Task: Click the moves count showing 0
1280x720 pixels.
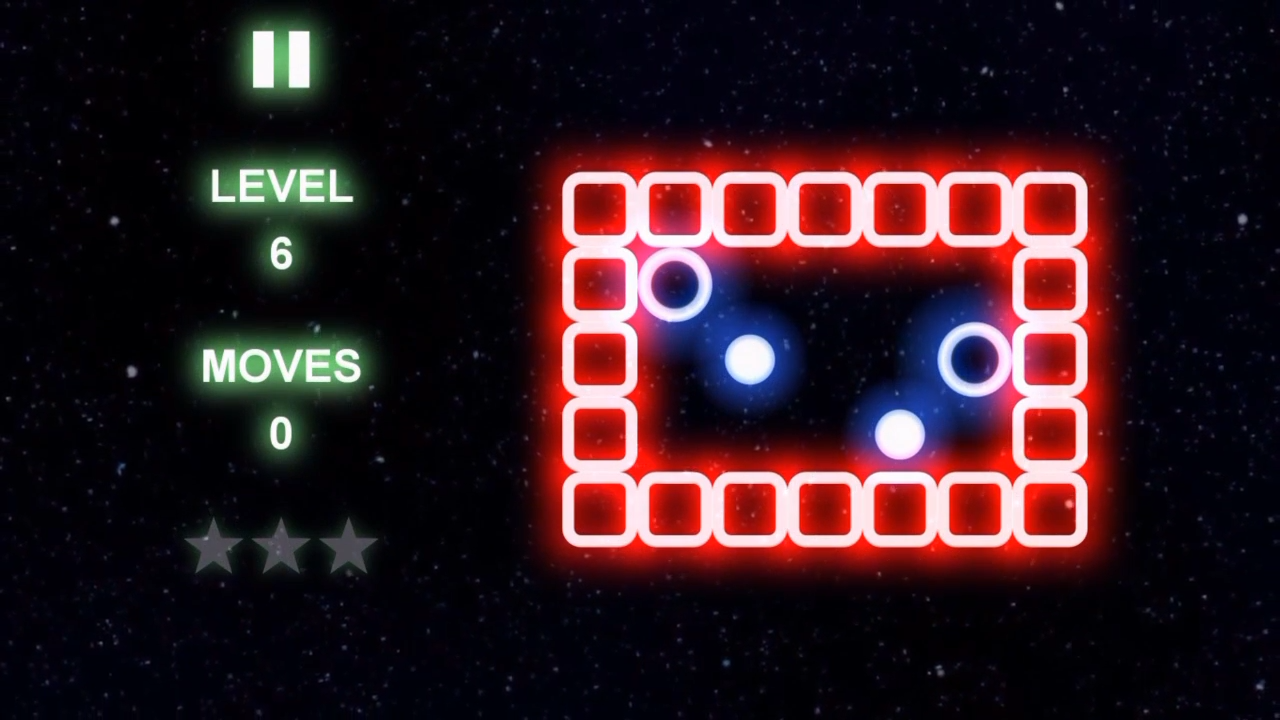Action: click(281, 432)
